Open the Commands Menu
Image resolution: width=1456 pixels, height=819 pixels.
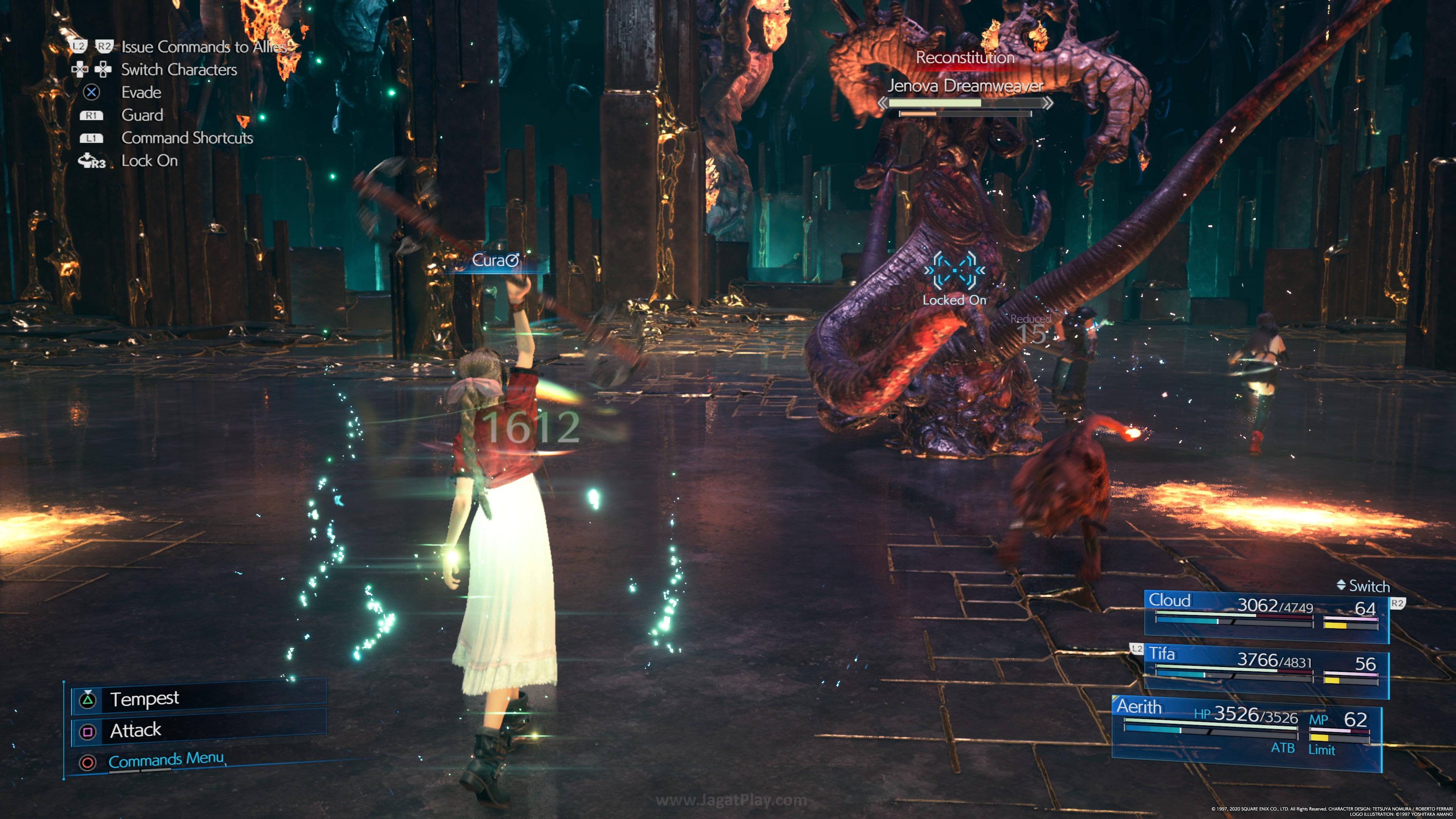click(166, 759)
